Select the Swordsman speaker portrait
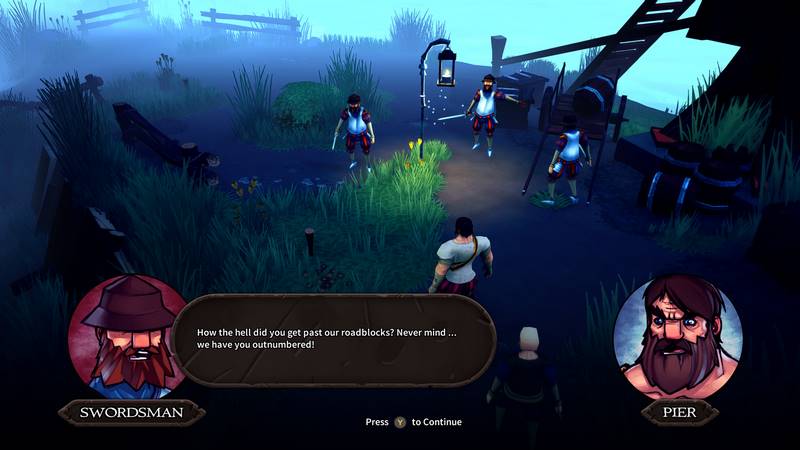The image size is (800, 450). (127, 336)
